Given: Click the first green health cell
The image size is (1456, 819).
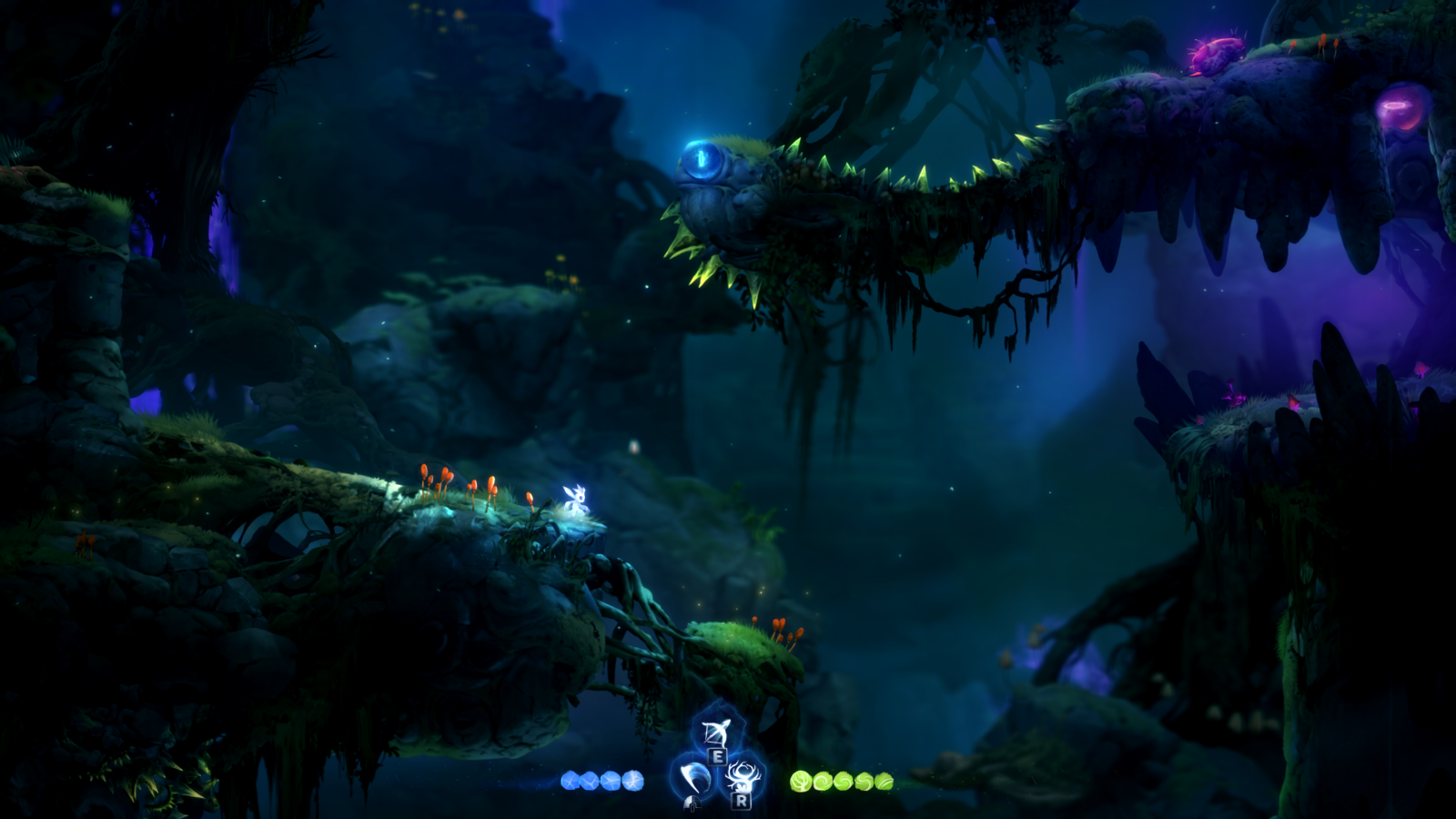Looking at the screenshot, I should pyautogui.click(x=799, y=779).
